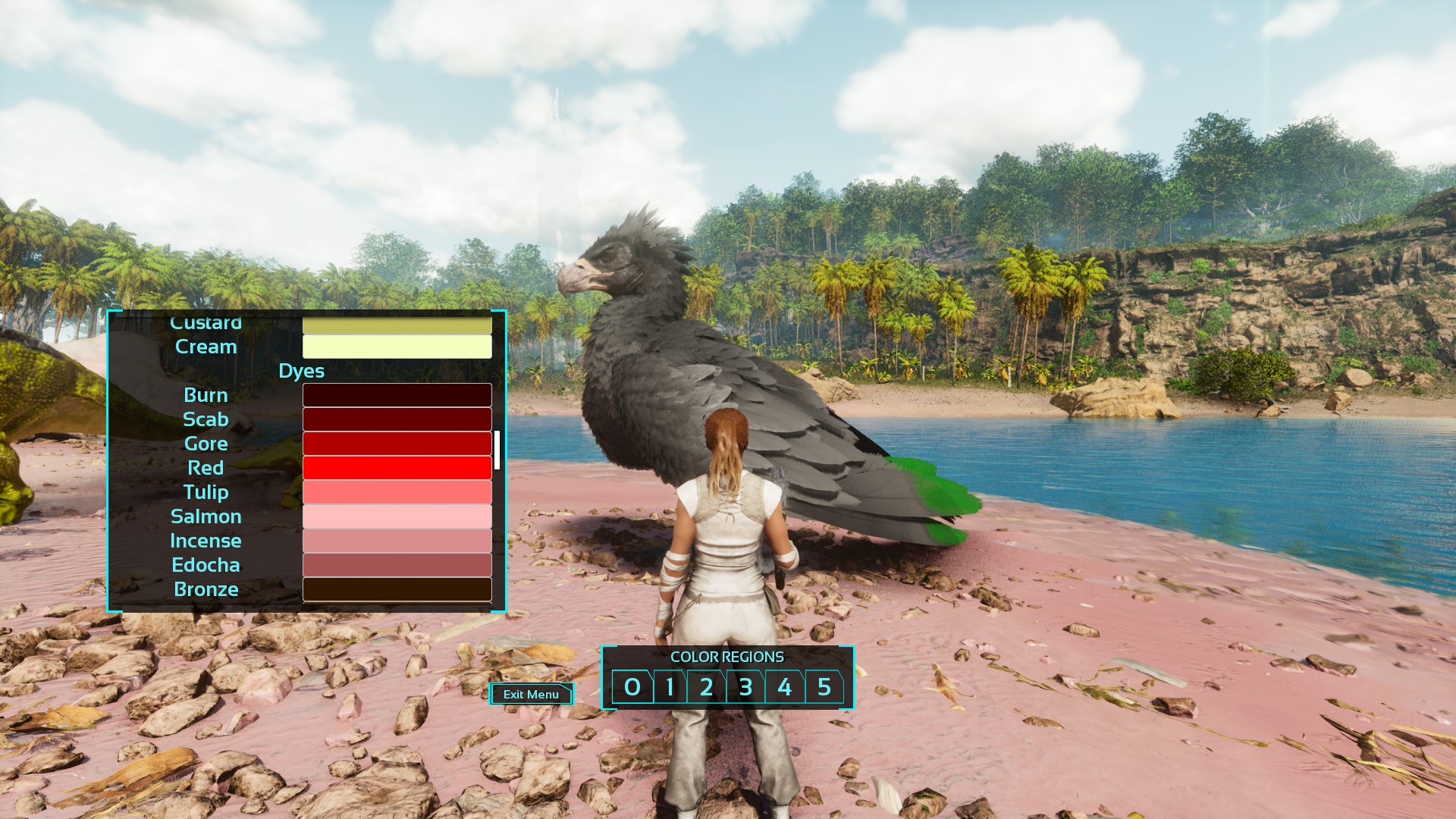
Task: Activate color region 3
Action: click(x=746, y=687)
